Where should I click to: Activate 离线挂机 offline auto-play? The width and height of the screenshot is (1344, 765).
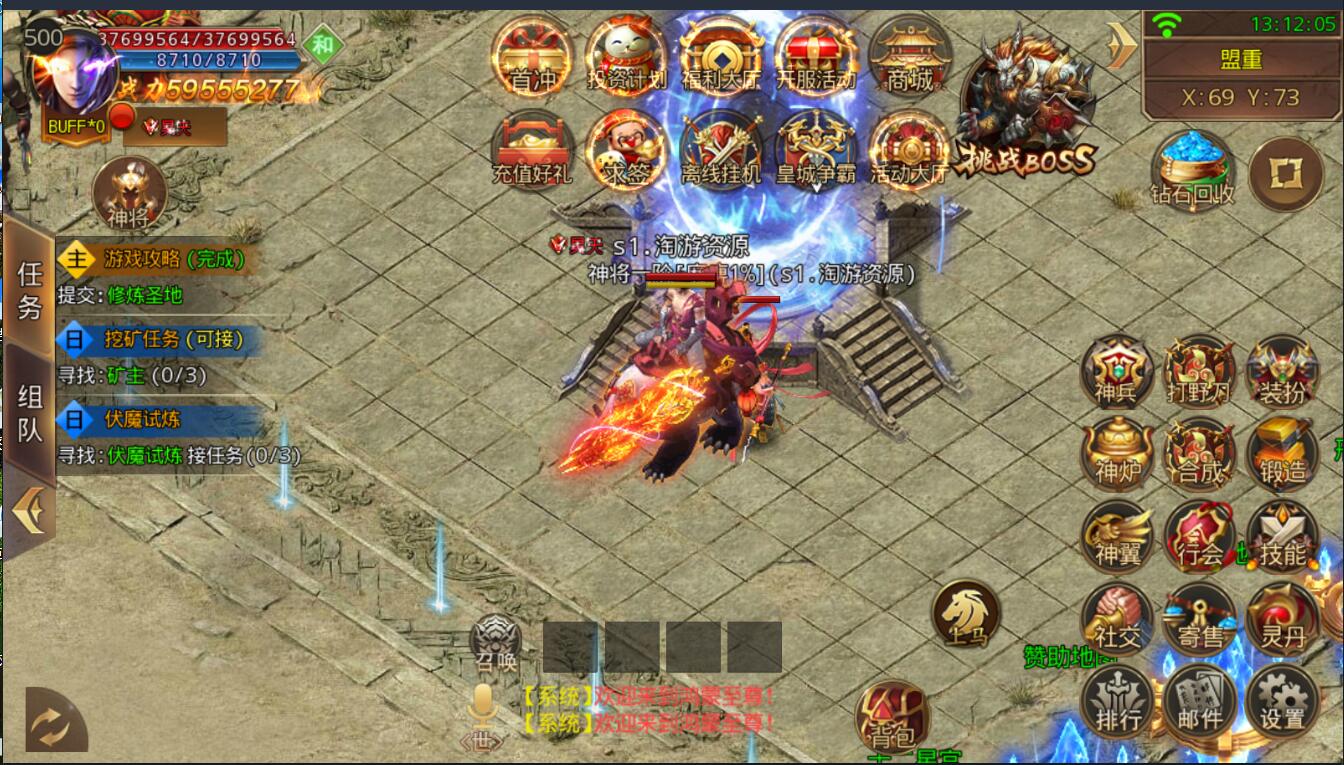point(721,150)
